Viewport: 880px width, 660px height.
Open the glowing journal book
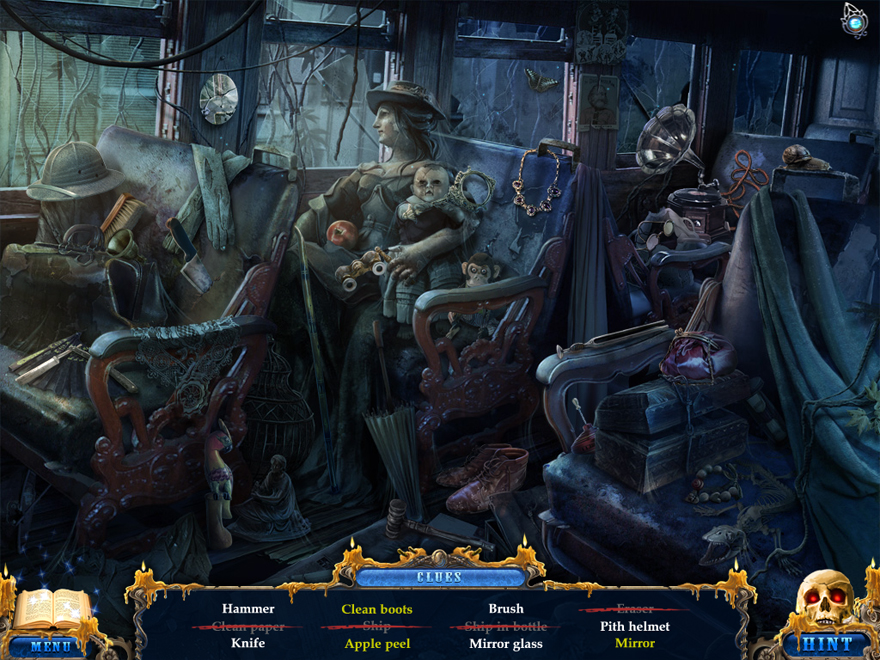pos(52,610)
